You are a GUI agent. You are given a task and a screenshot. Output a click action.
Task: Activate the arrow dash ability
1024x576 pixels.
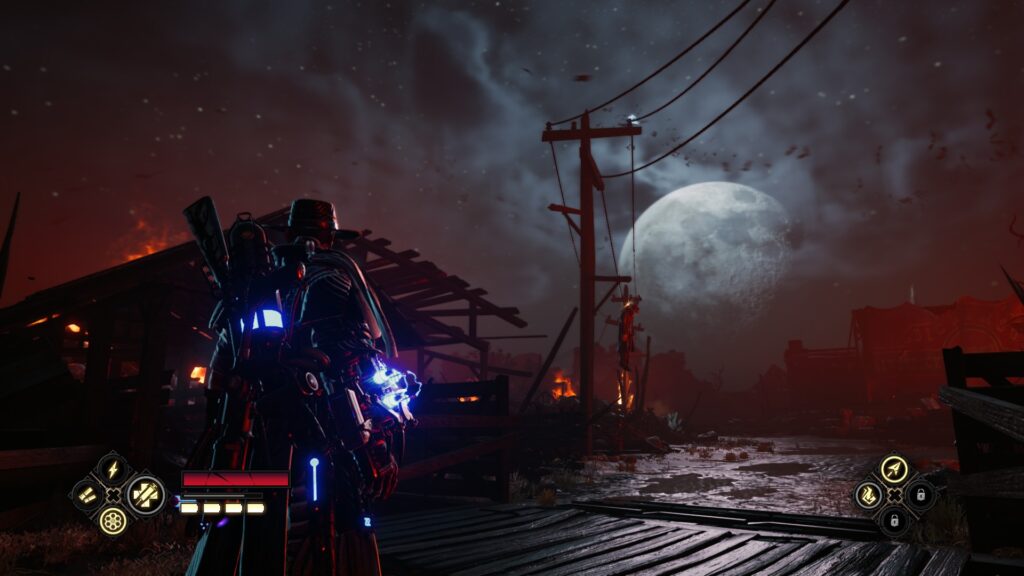pos(894,469)
